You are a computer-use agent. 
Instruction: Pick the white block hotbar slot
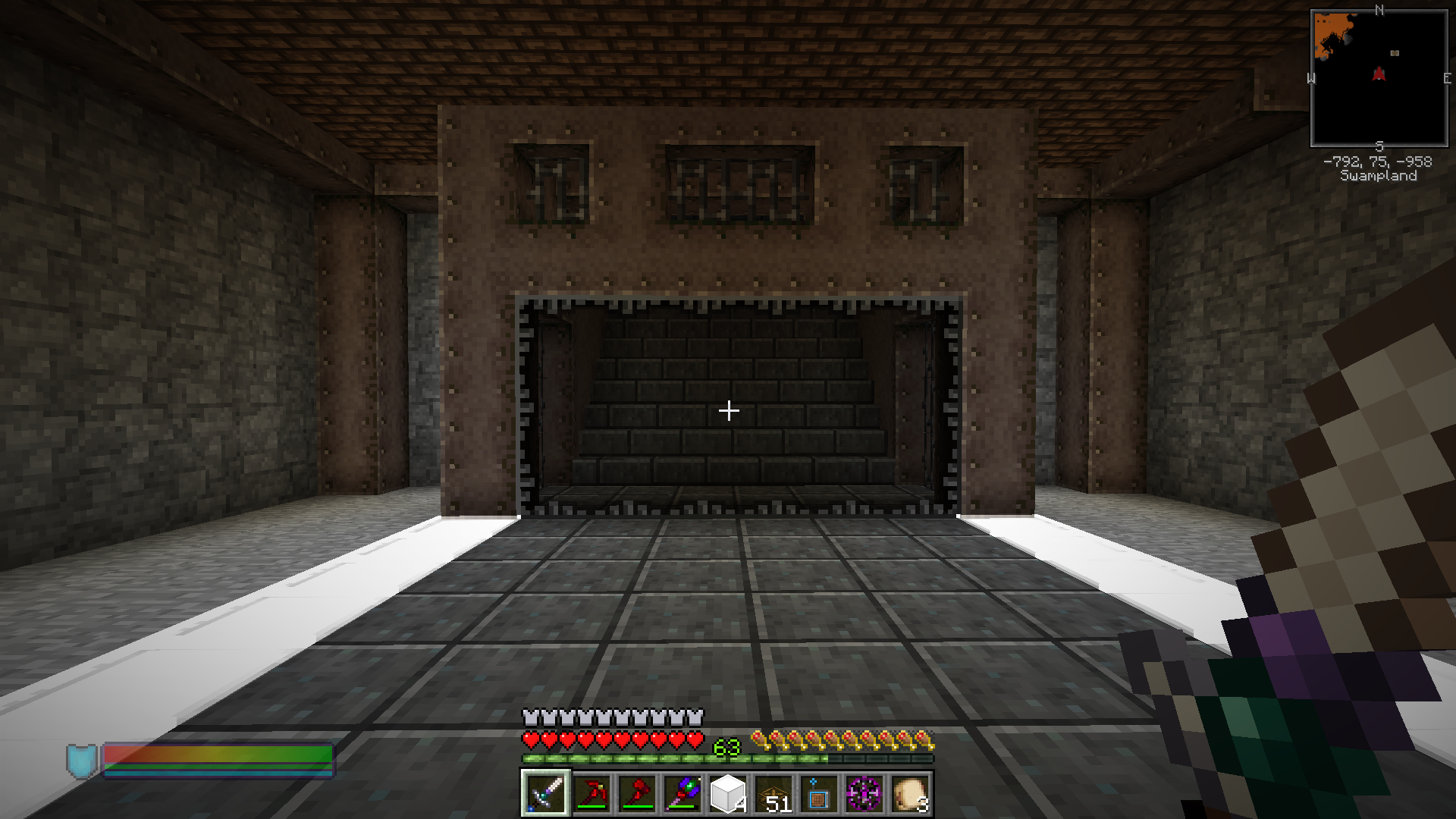(727, 794)
